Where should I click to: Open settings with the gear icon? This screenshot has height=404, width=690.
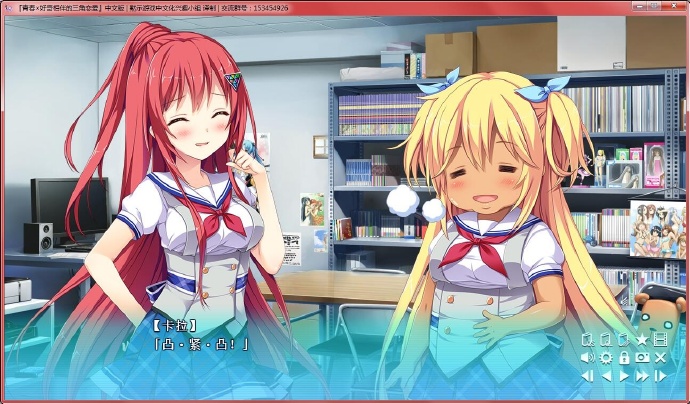coord(606,357)
